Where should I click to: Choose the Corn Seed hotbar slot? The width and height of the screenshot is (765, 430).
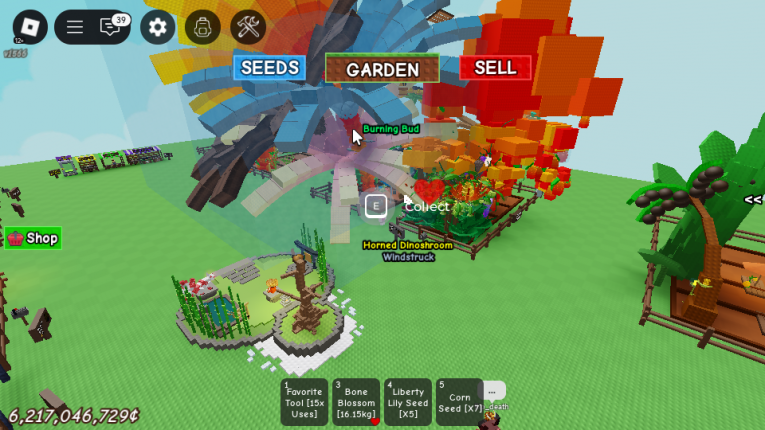click(459, 402)
